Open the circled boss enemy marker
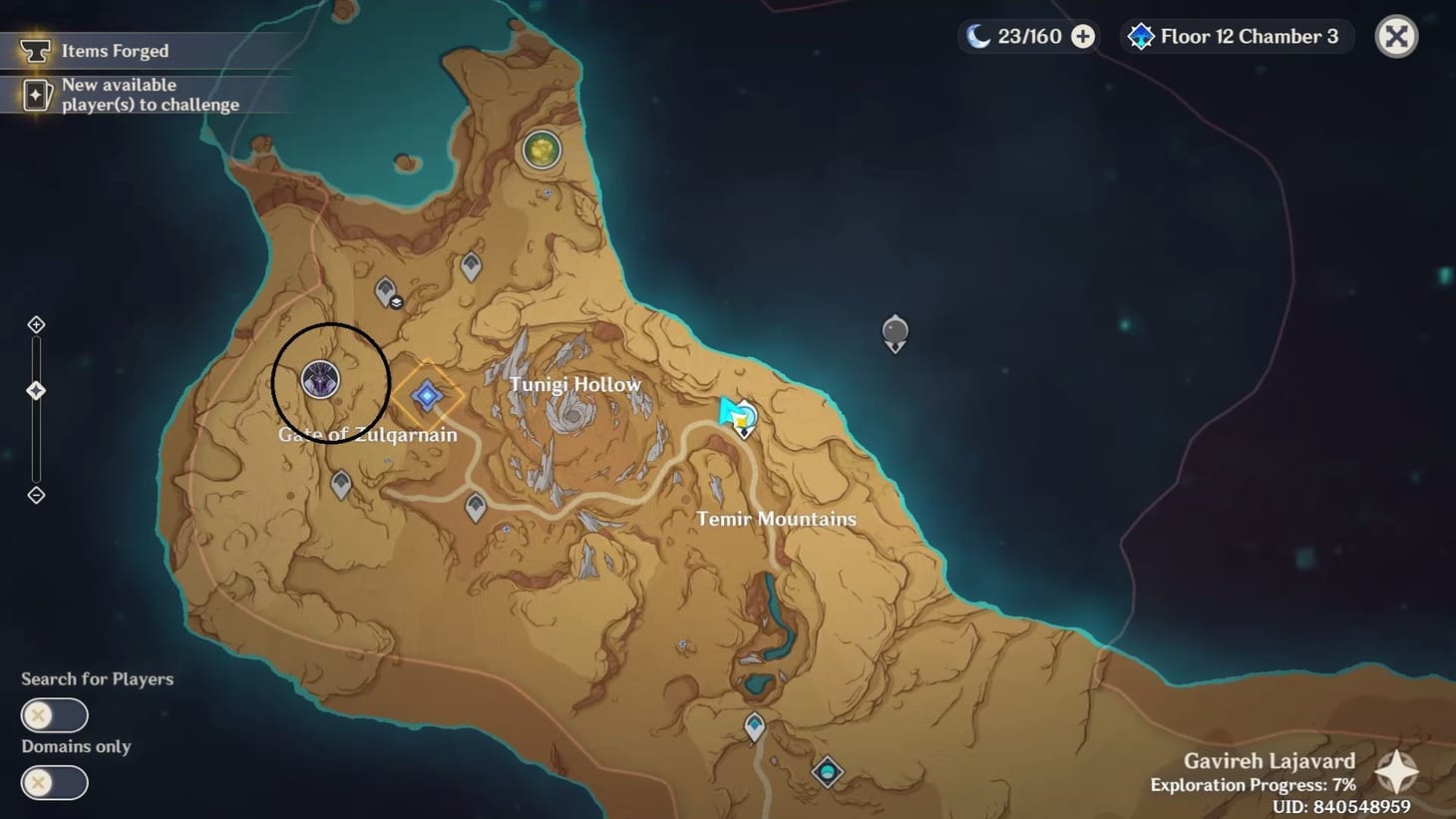 click(320, 380)
